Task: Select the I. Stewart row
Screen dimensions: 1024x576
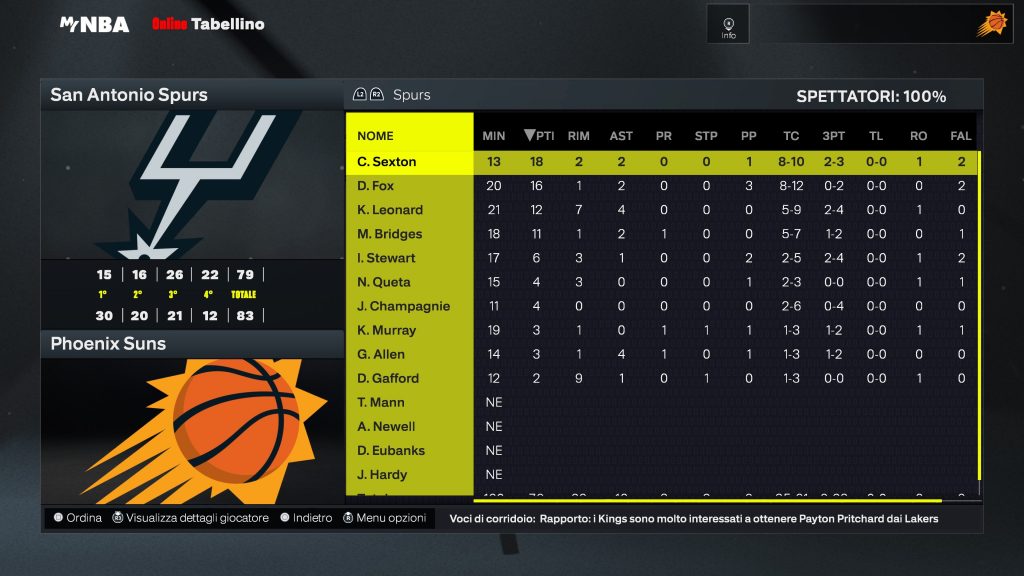Action: [x=386, y=258]
